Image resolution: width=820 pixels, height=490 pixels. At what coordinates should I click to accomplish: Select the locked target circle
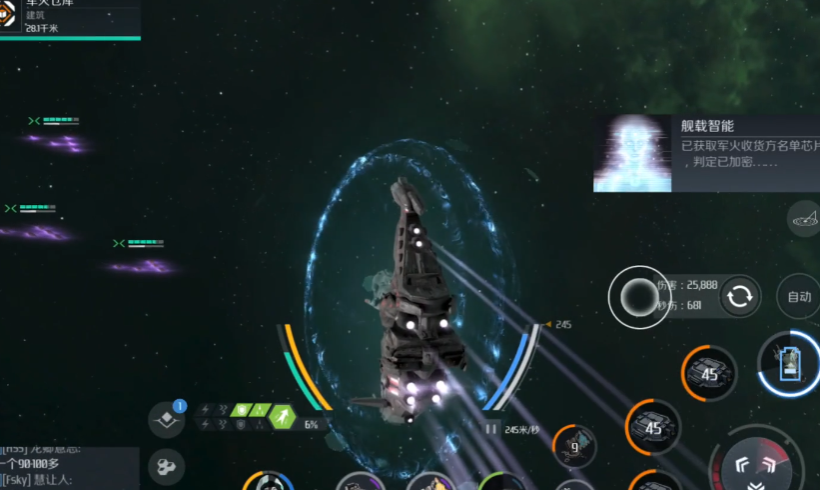point(637,296)
